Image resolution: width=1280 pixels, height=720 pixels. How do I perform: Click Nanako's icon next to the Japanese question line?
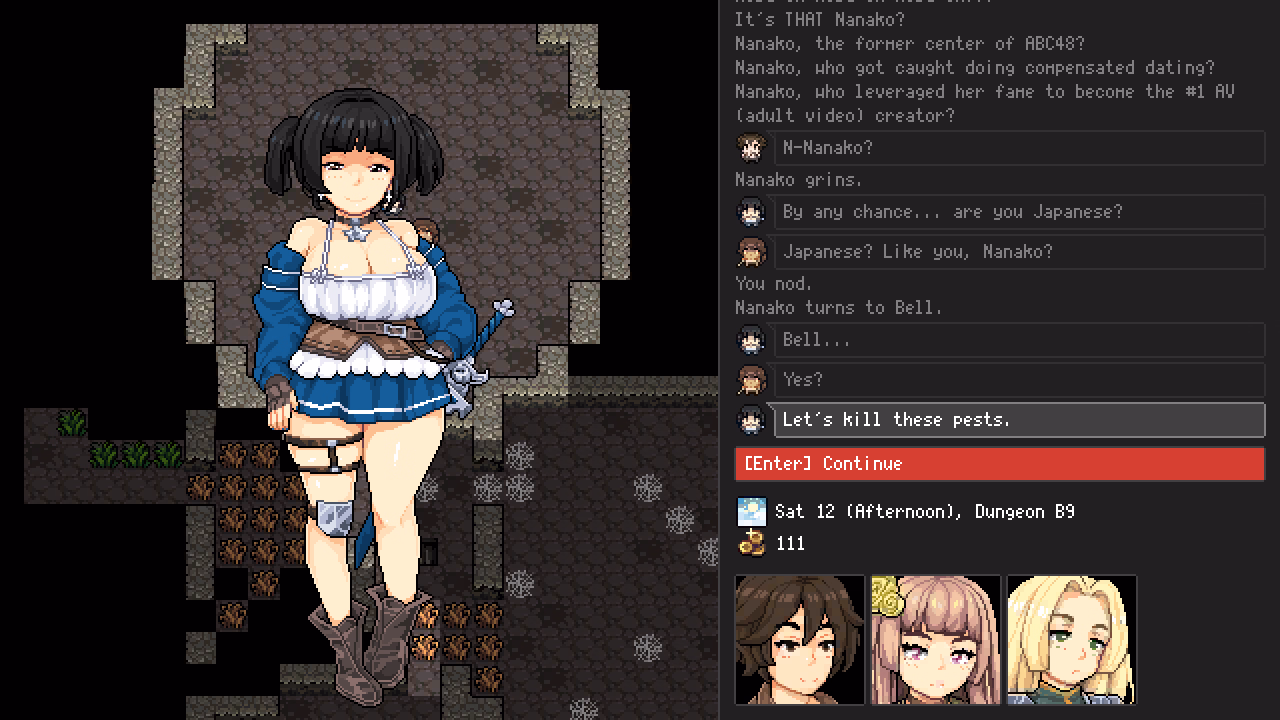click(x=752, y=212)
